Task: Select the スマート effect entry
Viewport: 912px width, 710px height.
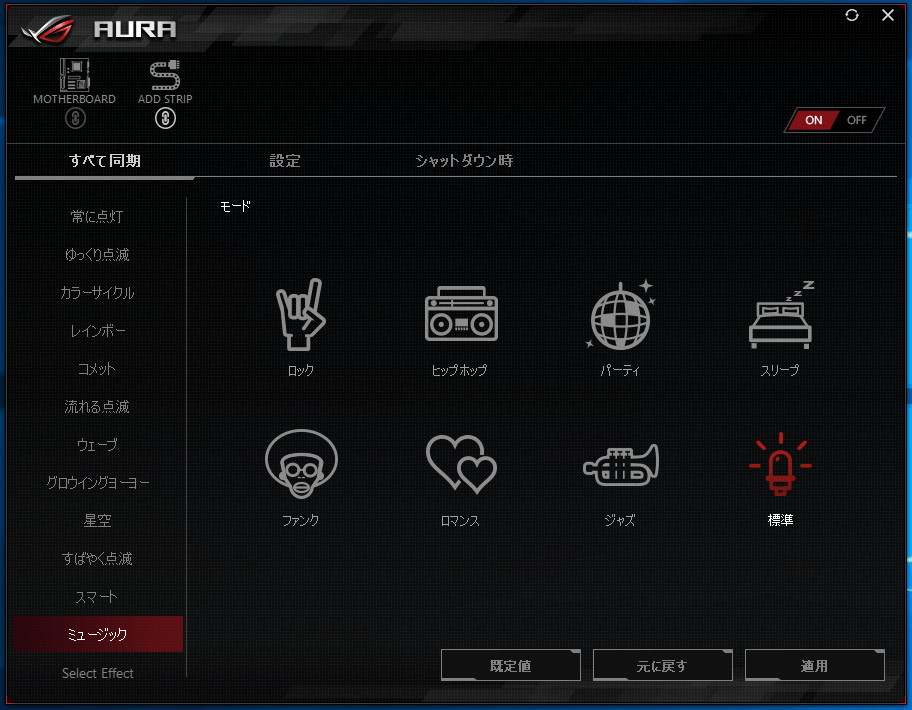Action: 98,597
